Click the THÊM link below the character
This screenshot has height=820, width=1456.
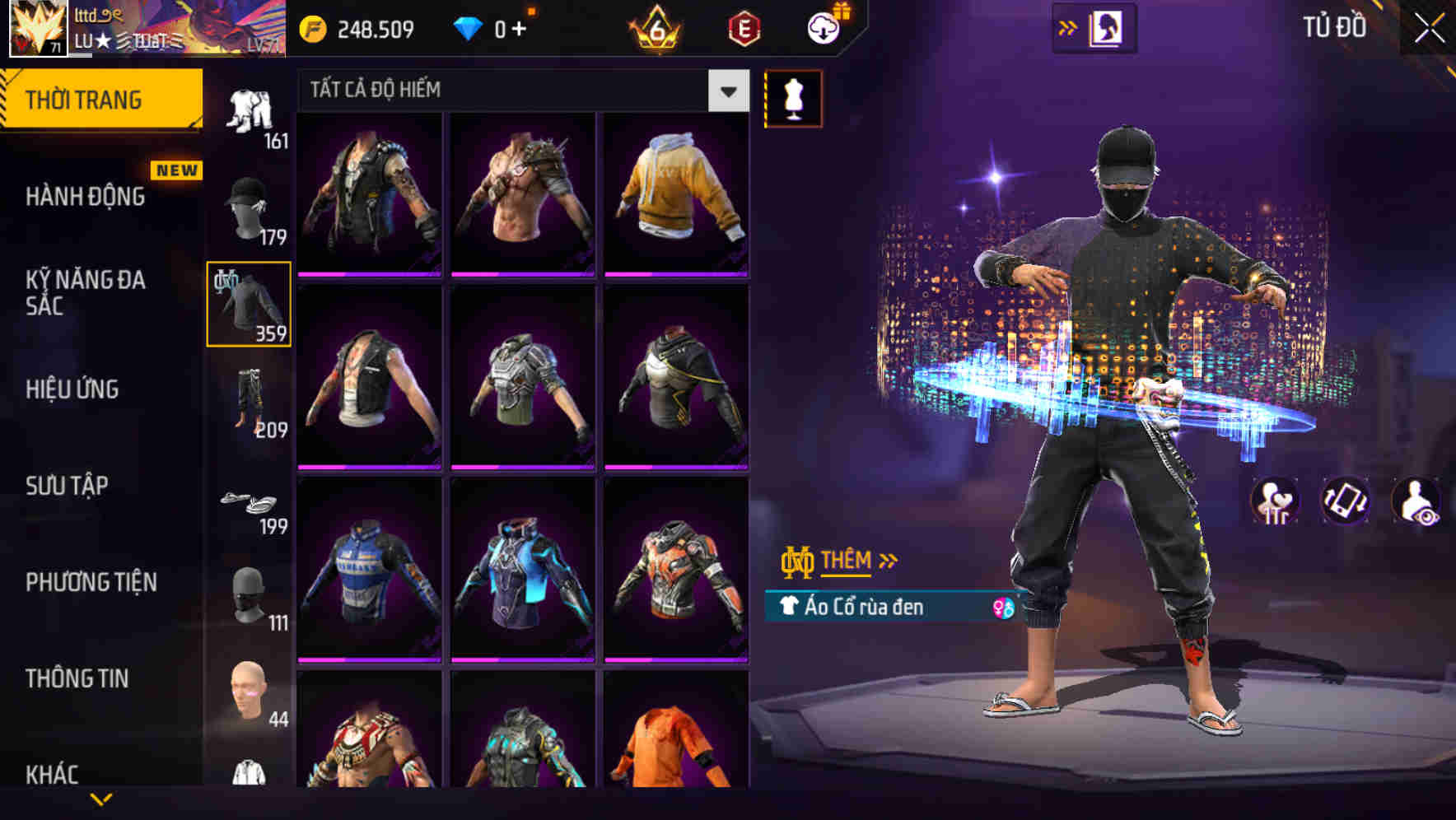(x=847, y=561)
